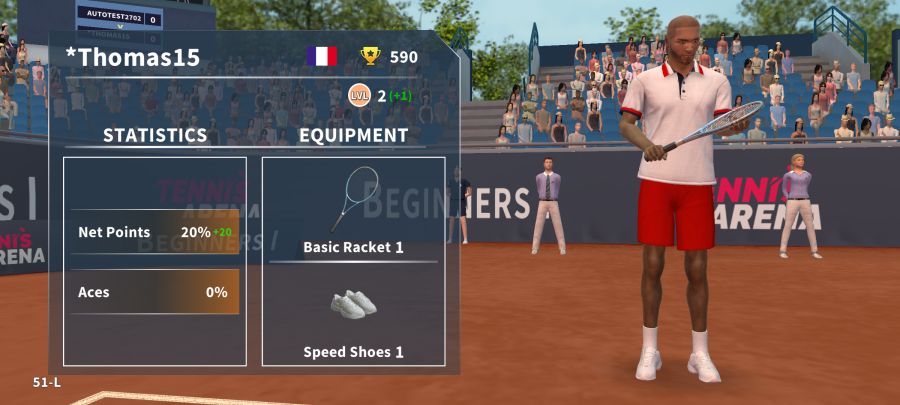Click the French flag beside Thomas15
This screenshot has height=405, width=900.
tap(322, 57)
